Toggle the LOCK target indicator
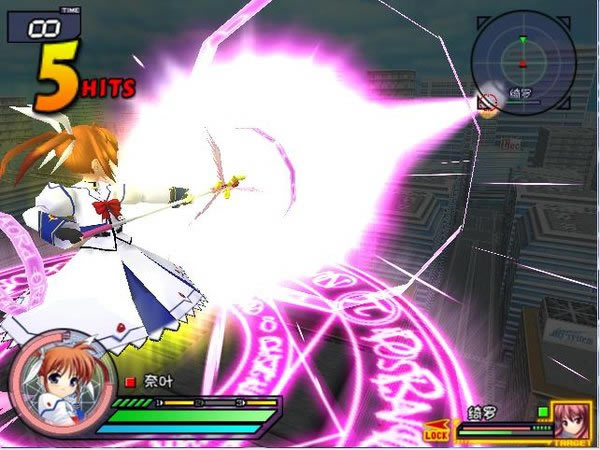600x450 pixels. click(x=437, y=433)
